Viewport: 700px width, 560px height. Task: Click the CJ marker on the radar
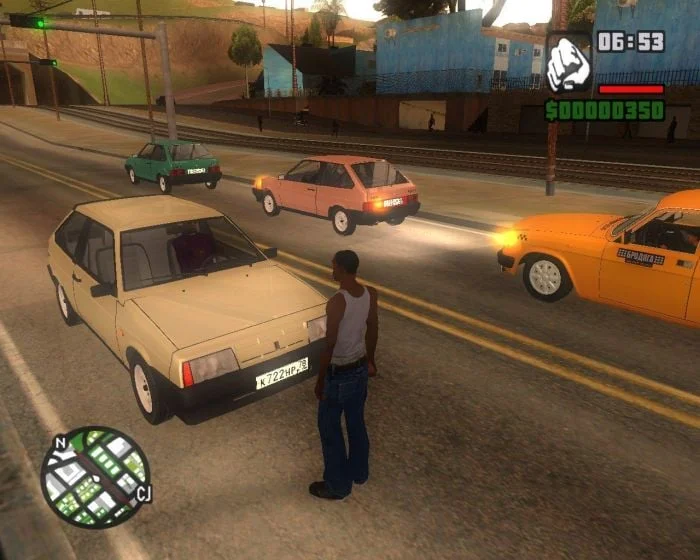[x=143, y=493]
